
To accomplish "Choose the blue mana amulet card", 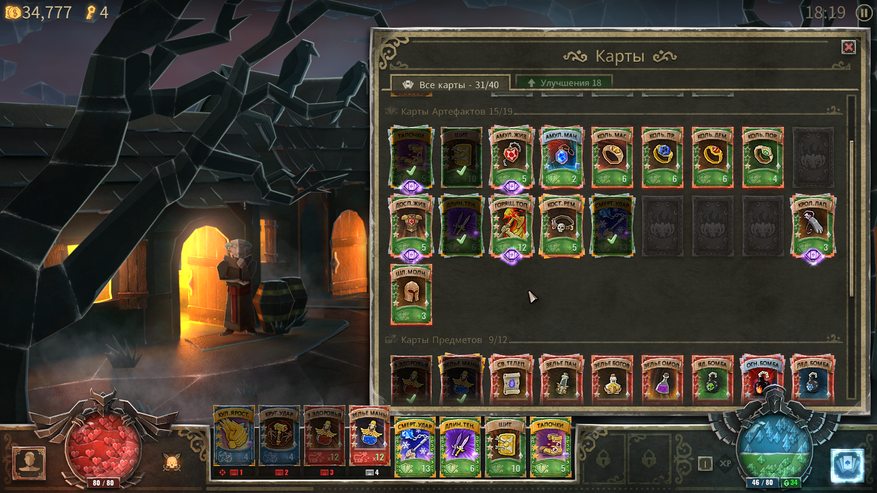I will point(561,156).
